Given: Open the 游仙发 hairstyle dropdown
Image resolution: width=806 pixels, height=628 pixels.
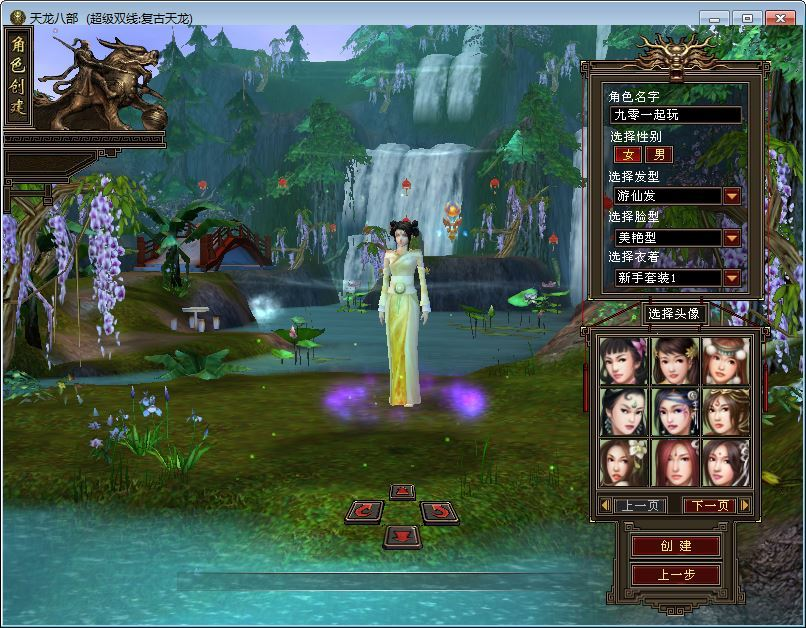Looking at the screenshot, I should [732, 197].
